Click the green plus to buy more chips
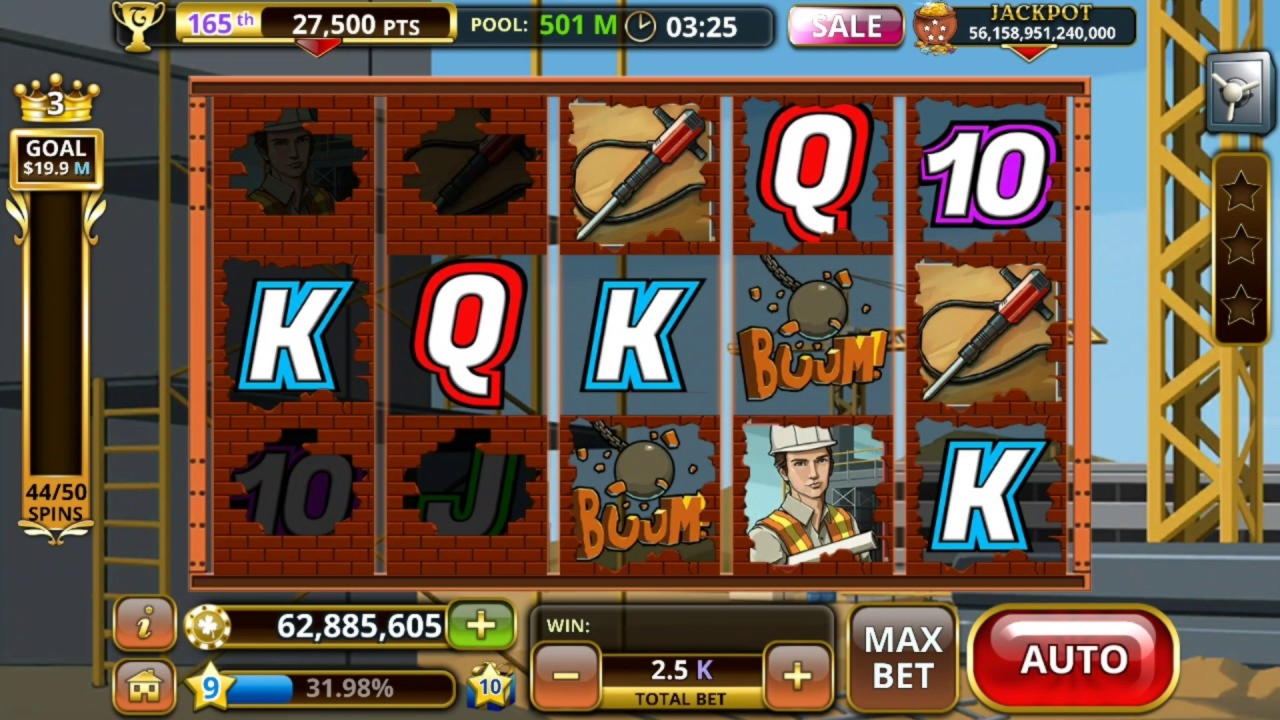 [482, 625]
